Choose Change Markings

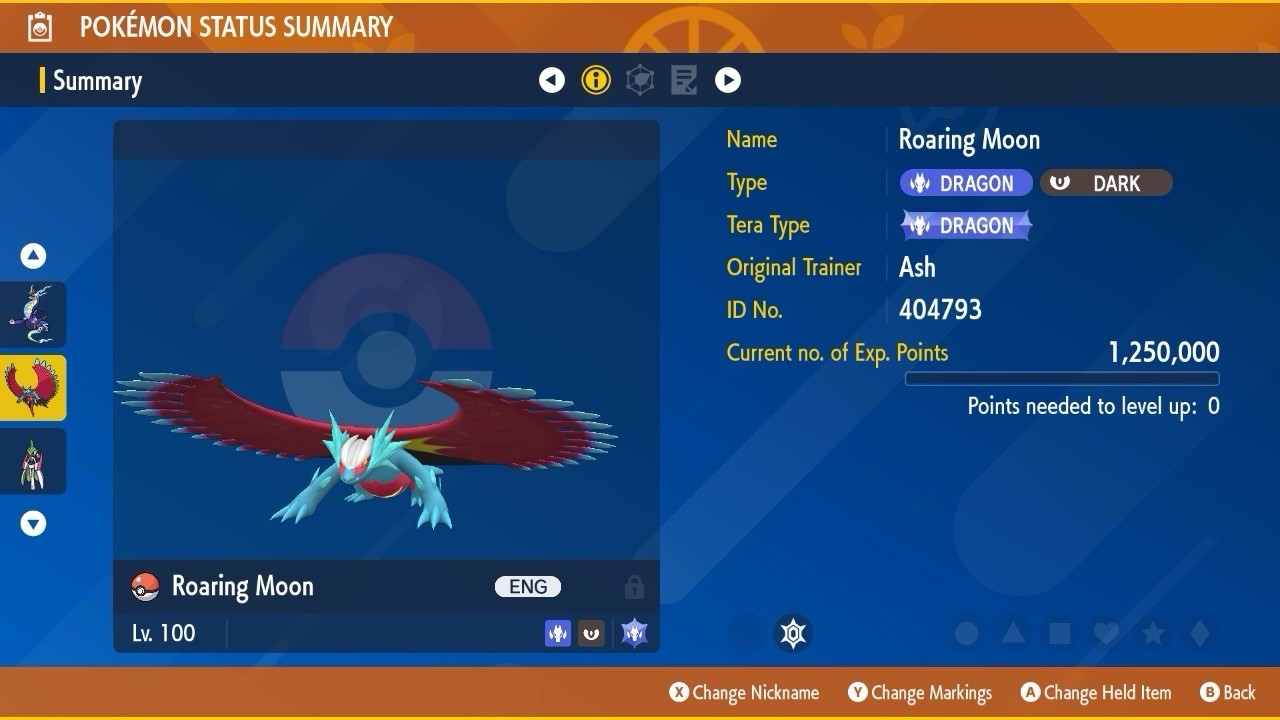pyautogui.click(x=920, y=693)
